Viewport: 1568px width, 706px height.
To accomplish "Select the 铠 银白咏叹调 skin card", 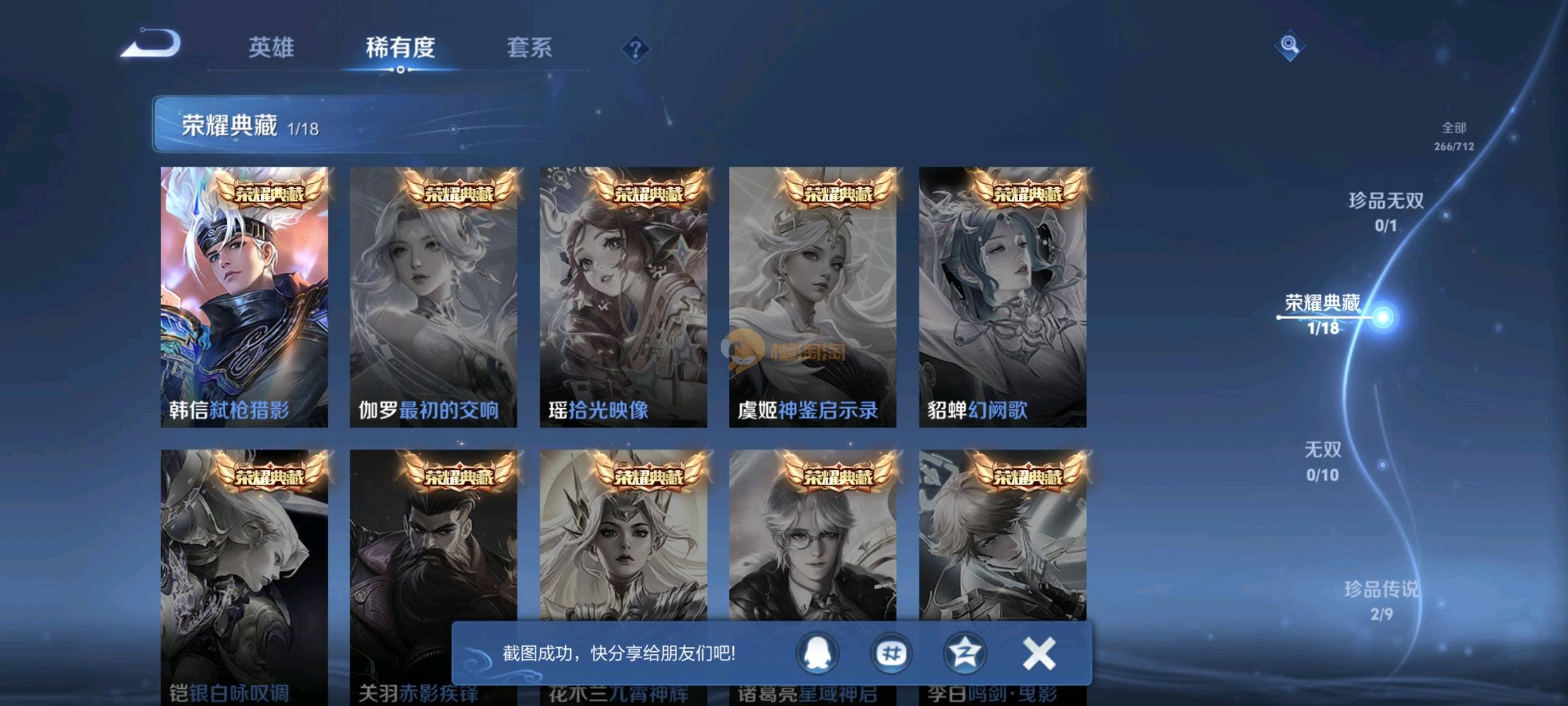I will click(244, 543).
